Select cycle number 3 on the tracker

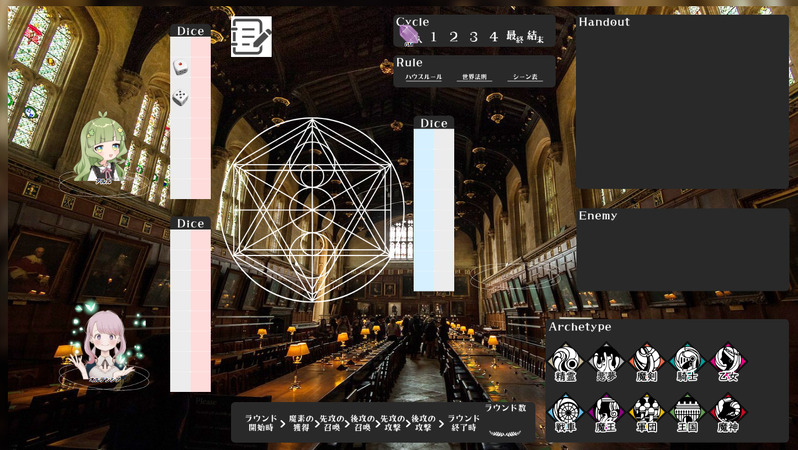point(473,37)
